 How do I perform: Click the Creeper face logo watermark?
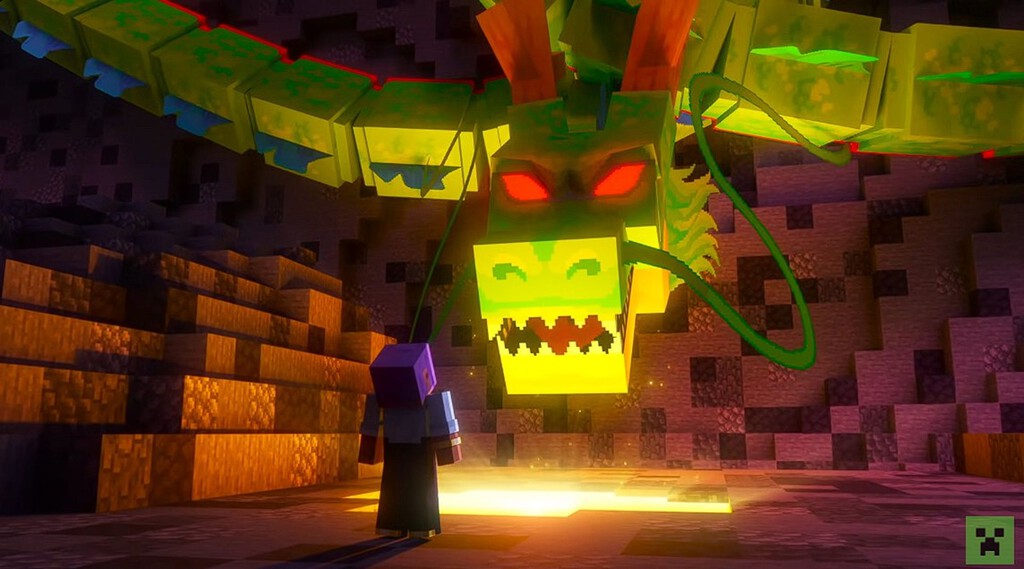click(x=989, y=540)
